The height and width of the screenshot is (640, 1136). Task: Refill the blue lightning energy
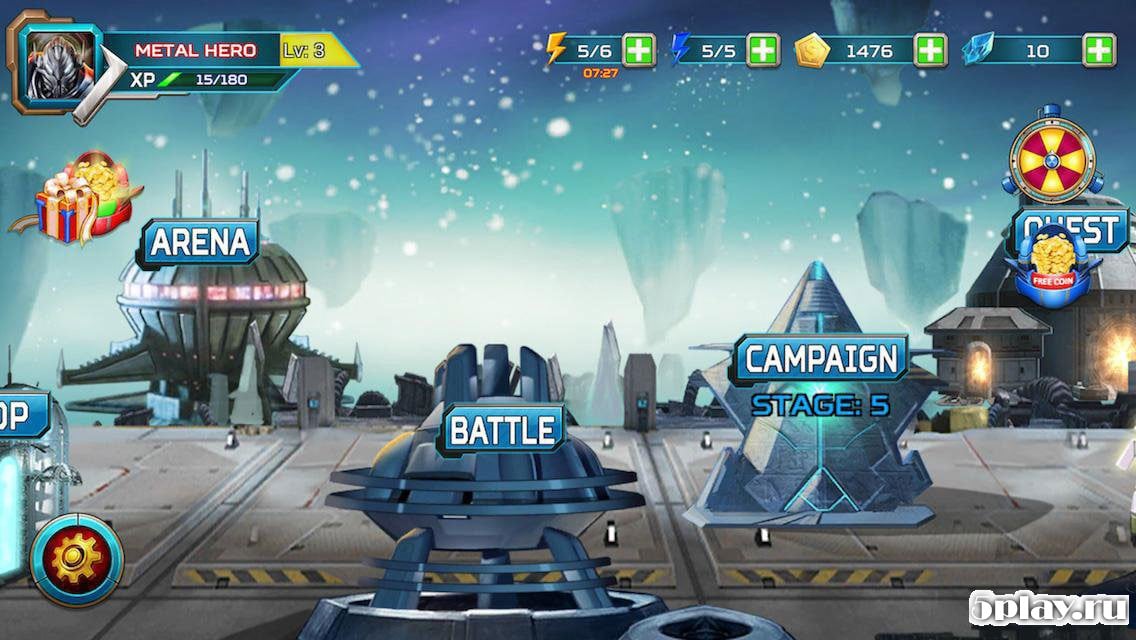763,50
